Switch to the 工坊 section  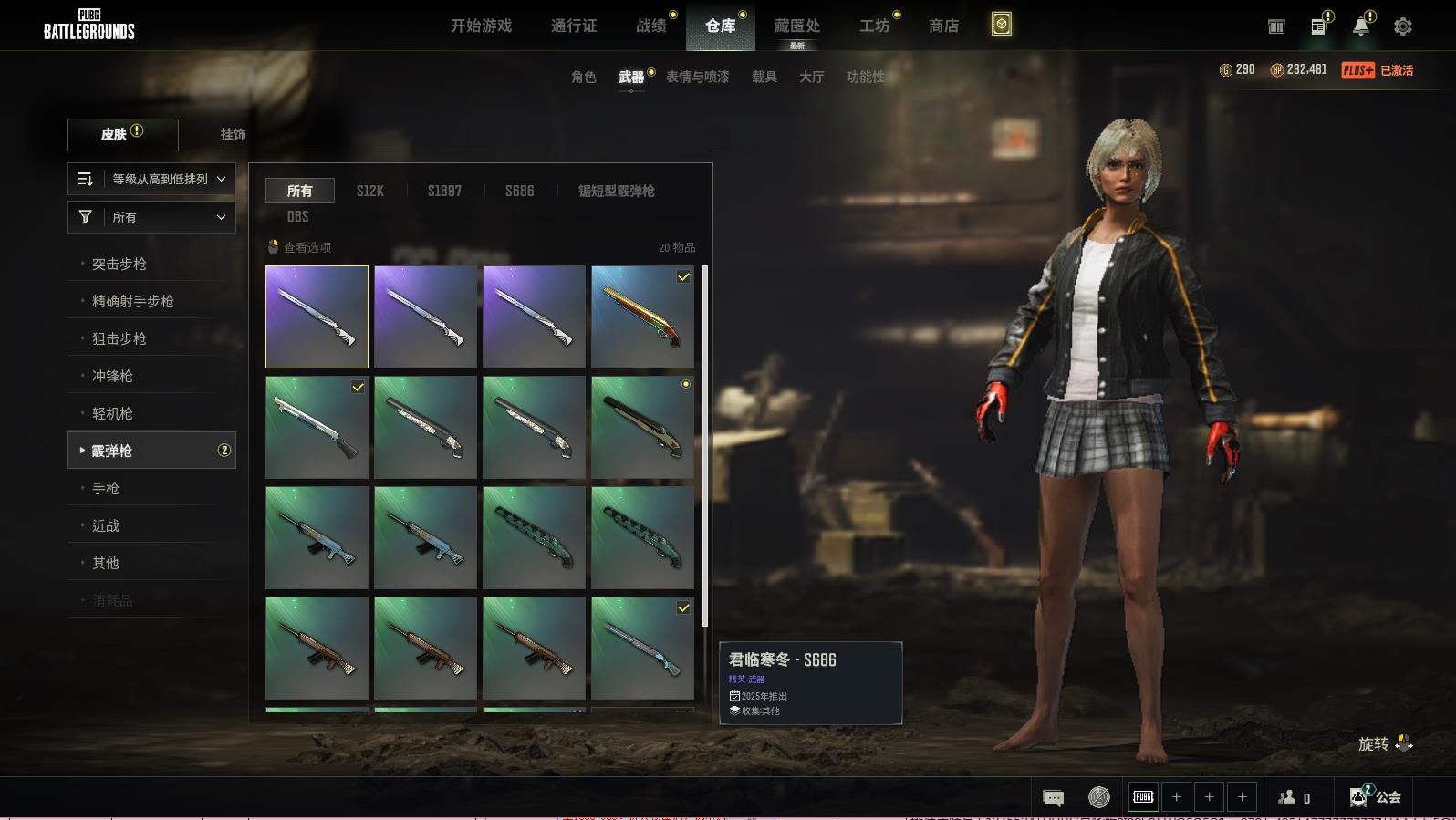[874, 26]
